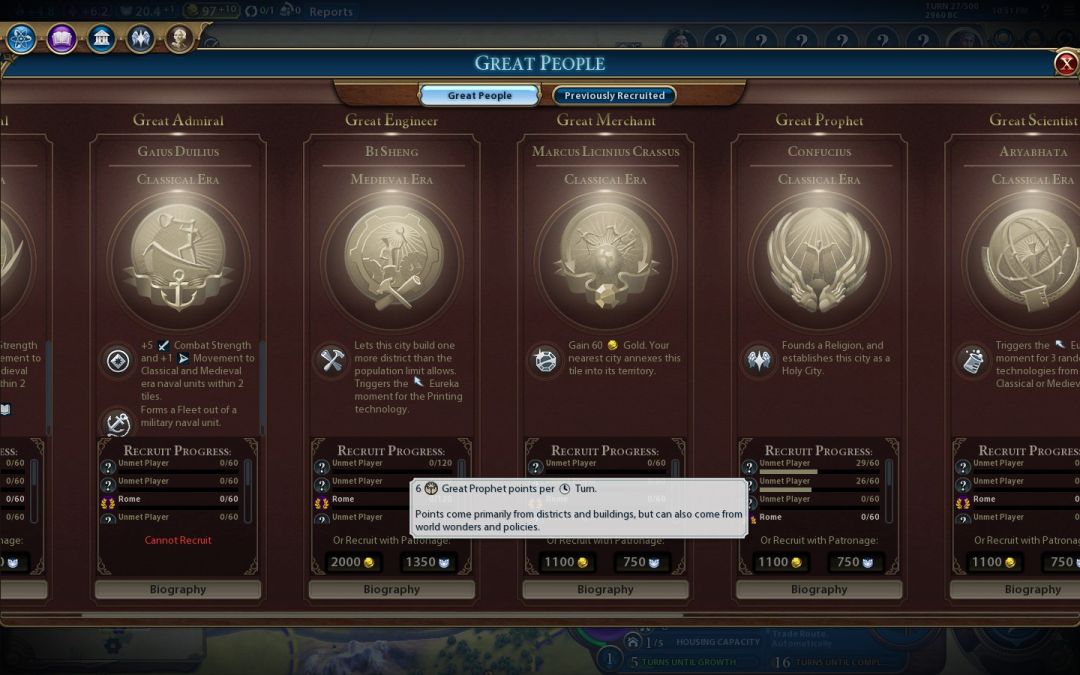Open the technology tree icon
The height and width of the screenshot is (675, 1080).
[22, 39]
